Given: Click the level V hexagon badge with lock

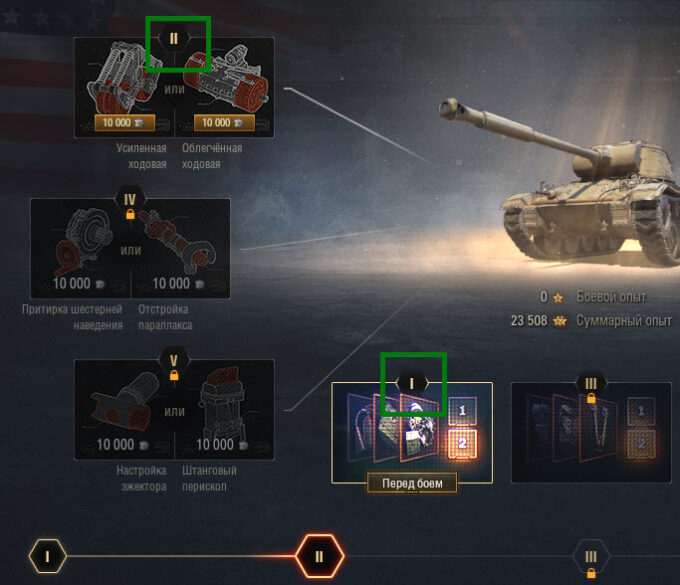Looking at the screenshot, I should click(174, 363).
